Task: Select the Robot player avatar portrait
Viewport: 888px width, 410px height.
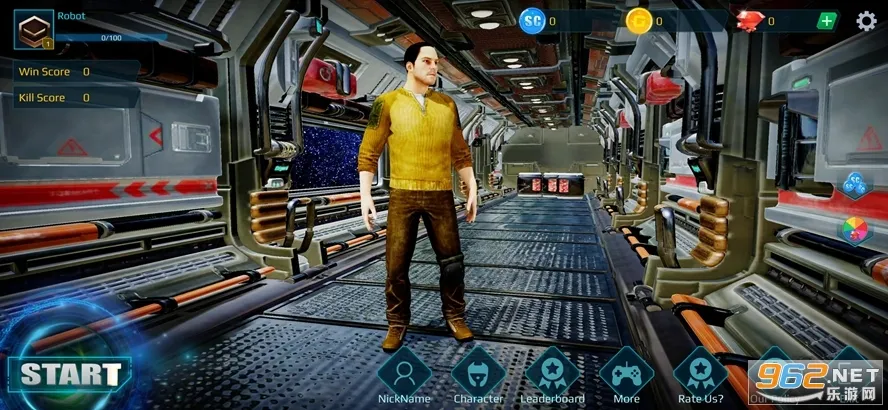Action: tap(33, 29)
